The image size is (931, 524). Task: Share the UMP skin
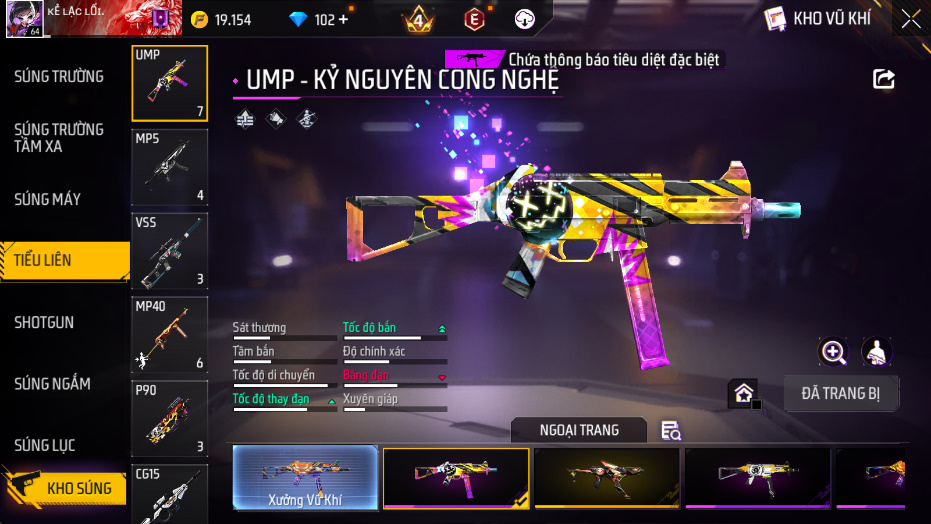(x=883, y=79)
